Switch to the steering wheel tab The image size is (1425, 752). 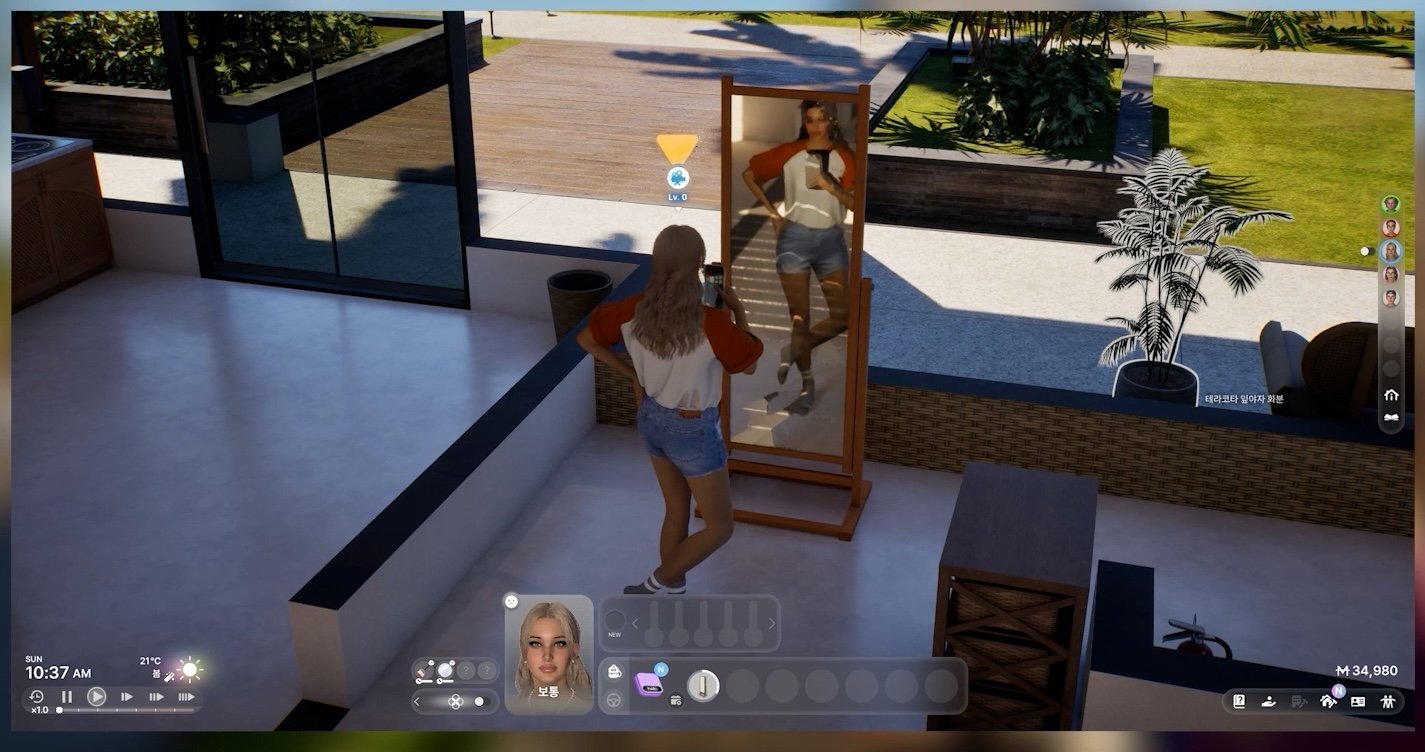pos(615,700)
